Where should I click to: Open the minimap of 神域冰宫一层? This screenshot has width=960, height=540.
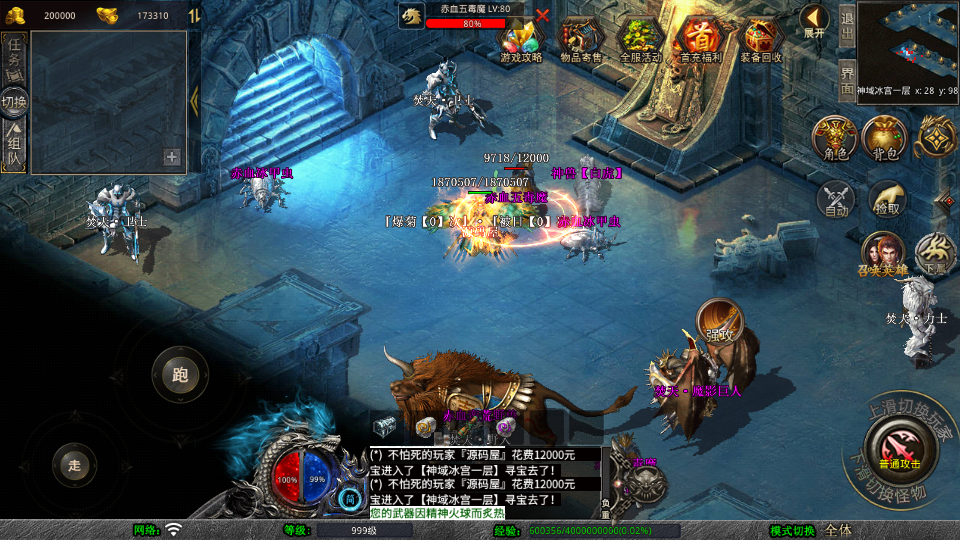907,40
